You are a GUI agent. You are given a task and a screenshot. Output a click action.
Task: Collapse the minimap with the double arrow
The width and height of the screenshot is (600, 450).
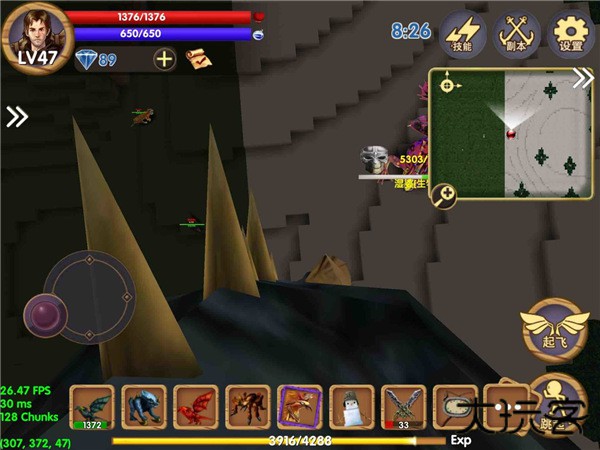tap(583, 80)
